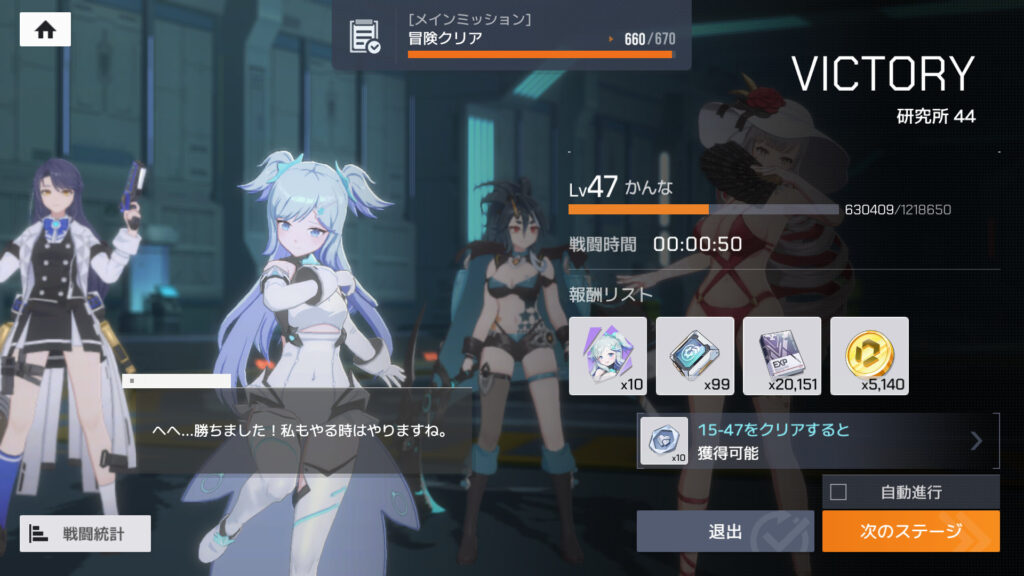Screen dimensions: 1024x576
Task: Proceed to 次のステージ
Action: coord(910,531)
